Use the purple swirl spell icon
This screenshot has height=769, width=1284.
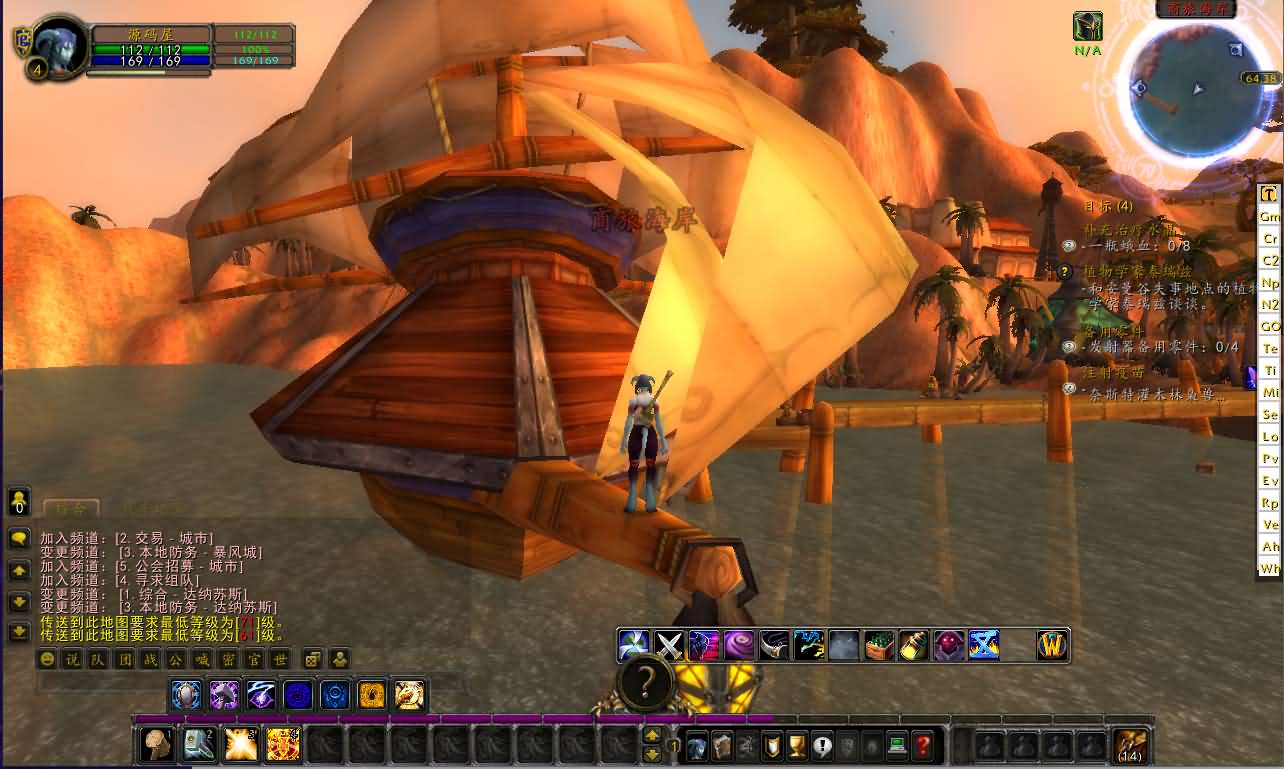click(739, 645)
